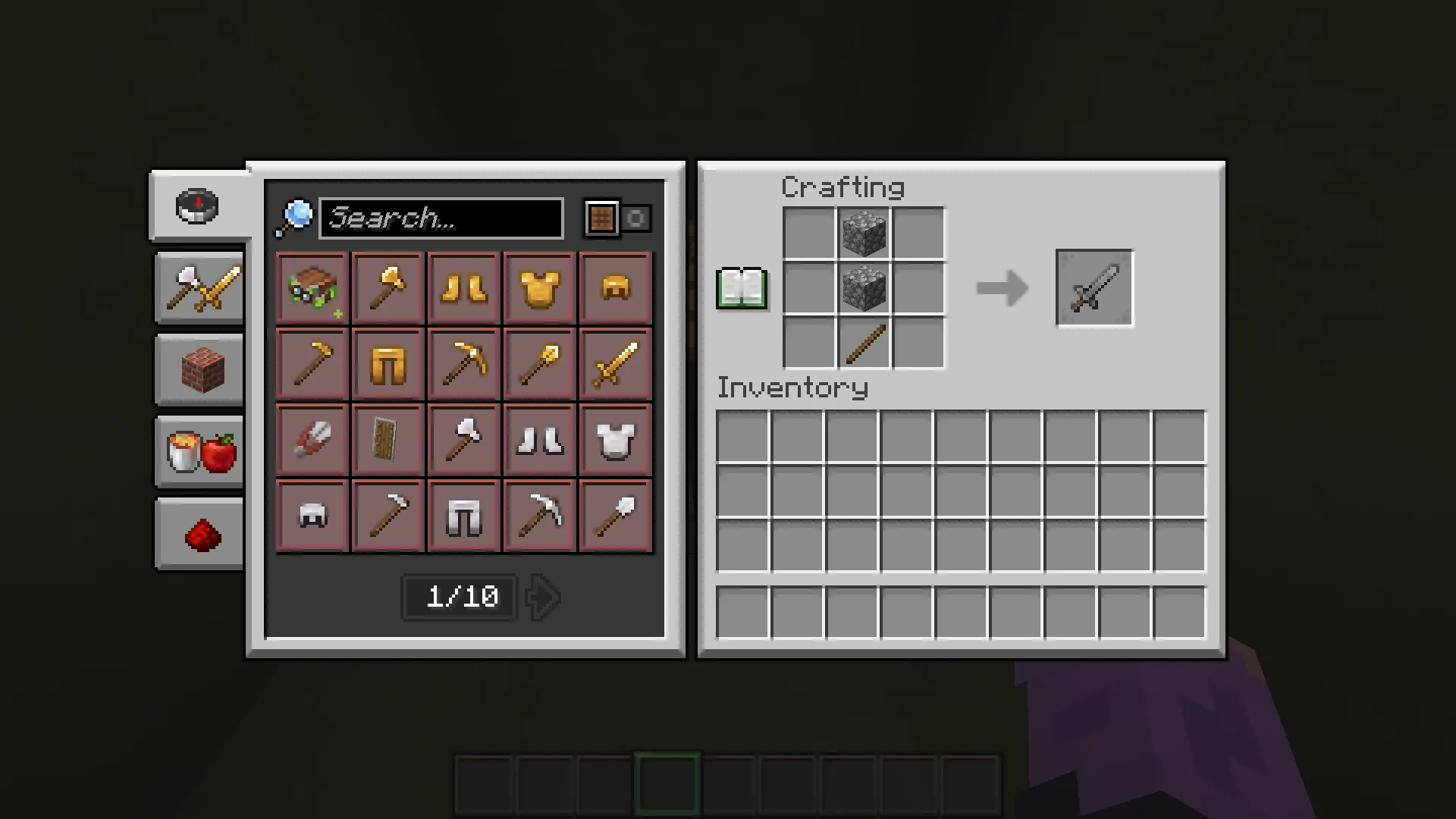Go to the next recipe page
Screen dimensions: 1456x819
(541, 597)
